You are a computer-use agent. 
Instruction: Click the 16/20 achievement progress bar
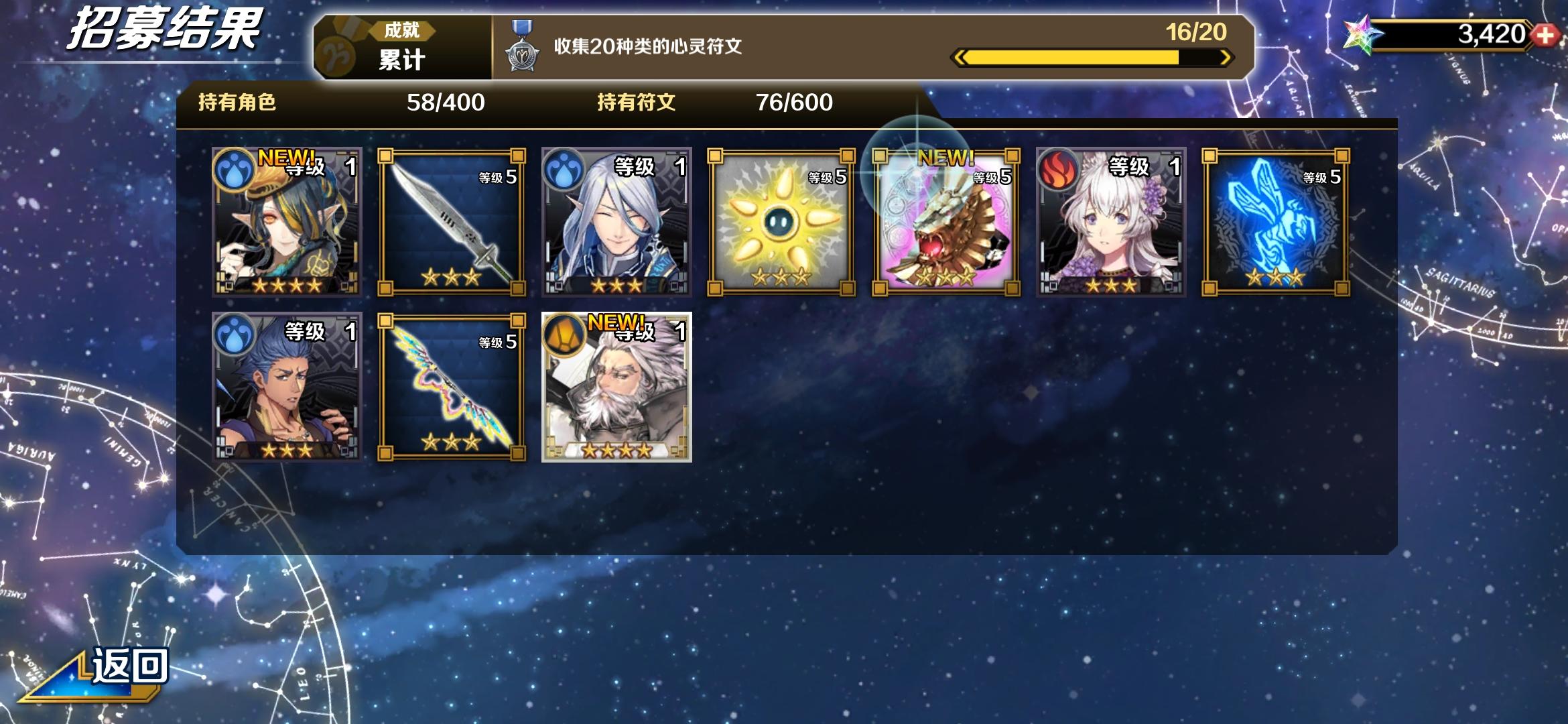coord(1092,58)
